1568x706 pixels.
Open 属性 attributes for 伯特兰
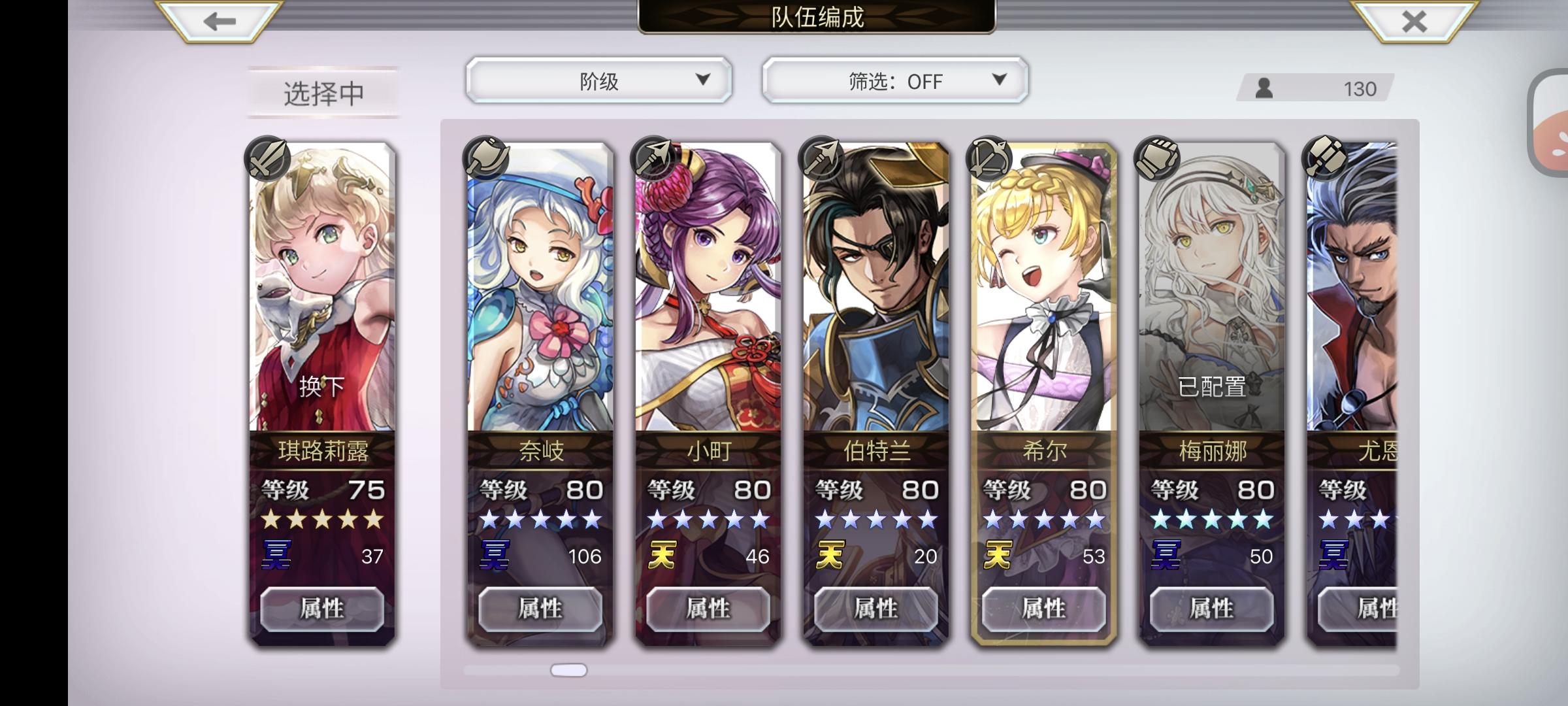pyautogui.click(x=875, y=609)
